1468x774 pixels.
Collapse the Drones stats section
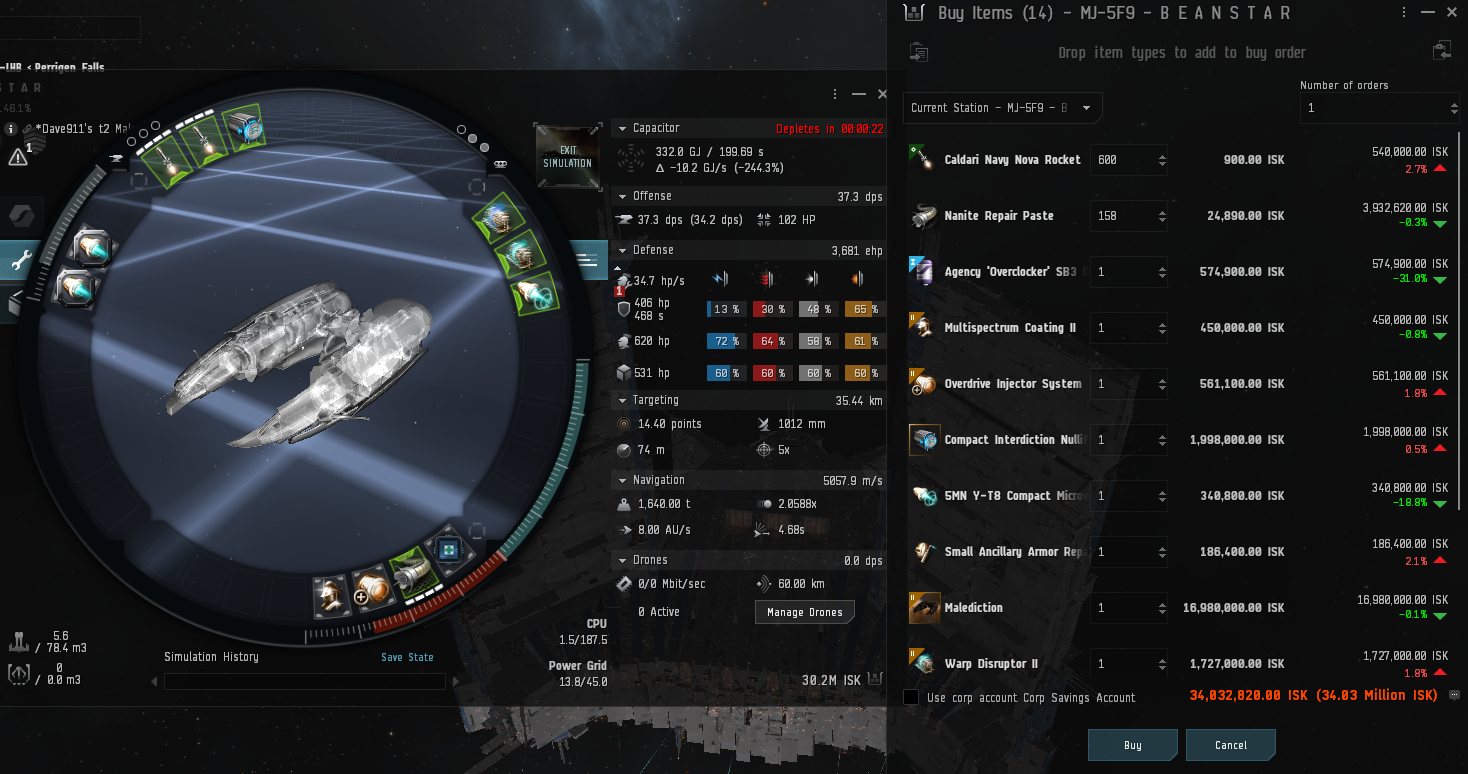(621, 560)
